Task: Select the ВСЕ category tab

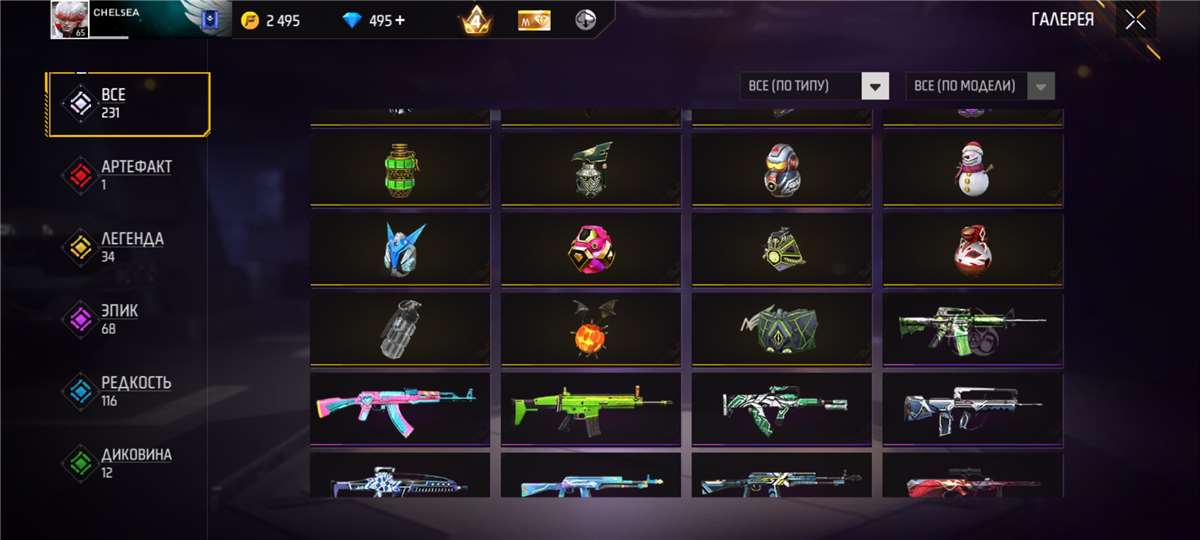Action: tap(129, 103)
